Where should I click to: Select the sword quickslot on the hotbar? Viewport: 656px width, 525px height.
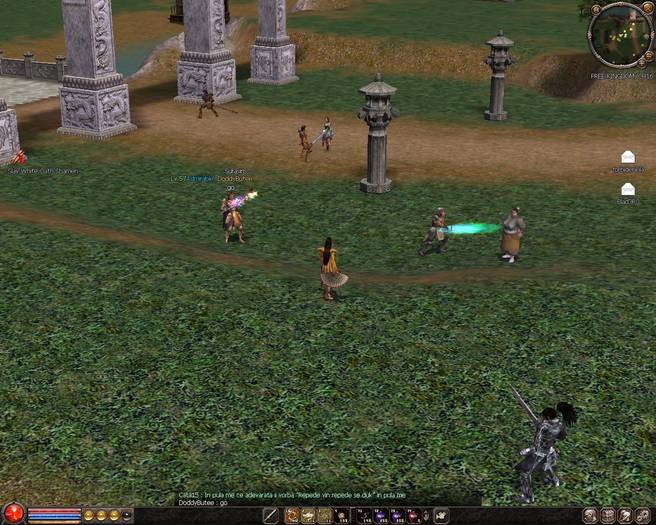coord(270,516)
